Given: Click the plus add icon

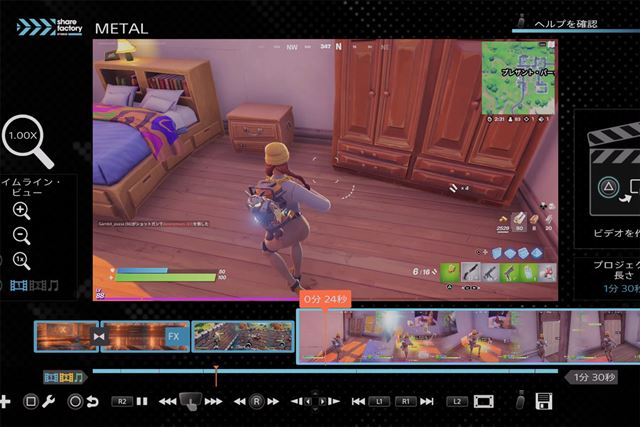Looking at the screenshot, I should [x=5, y=401].
